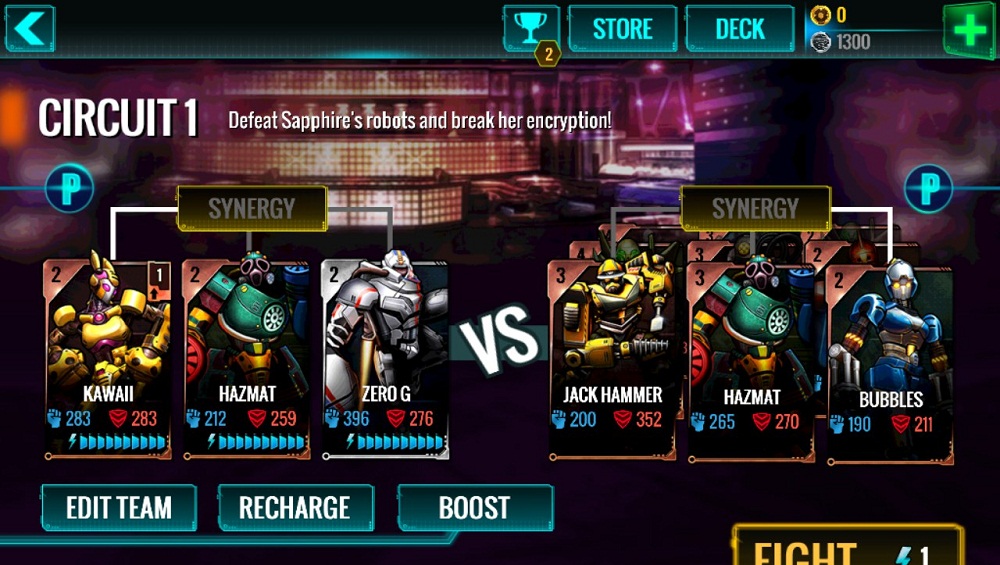Open the trophy achievements button

point(531,28)
